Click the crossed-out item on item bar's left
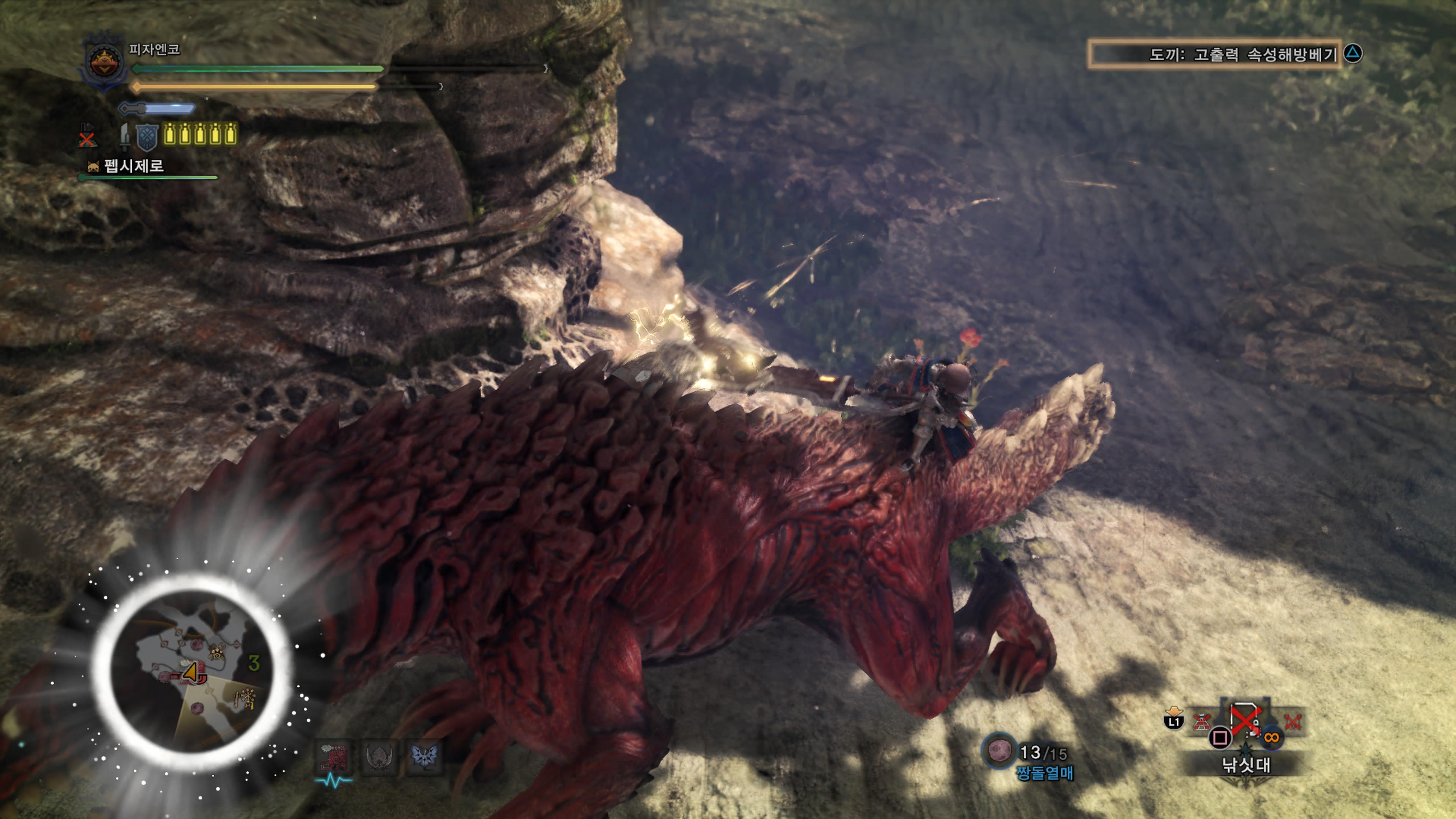The width and height of the screenshot is (1456, 819). (x=1201, y=722)
